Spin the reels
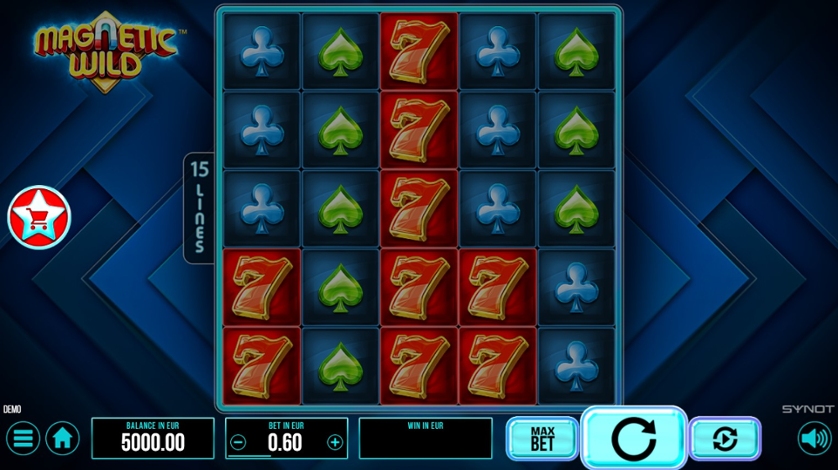The width and height of the screenshot is (838, 470). pos(633,438)
